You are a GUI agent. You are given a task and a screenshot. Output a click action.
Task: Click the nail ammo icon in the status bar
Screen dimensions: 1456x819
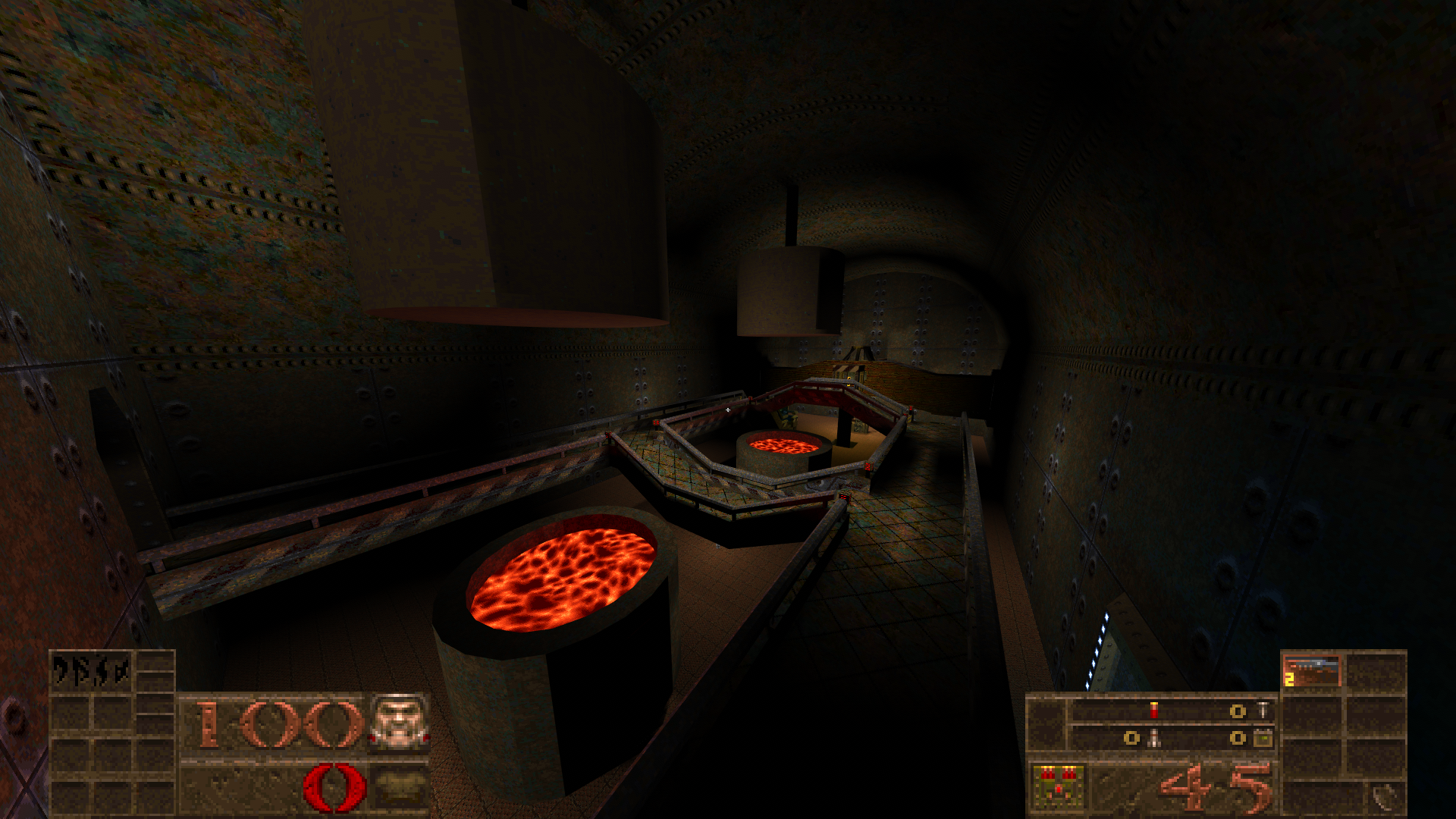1263,710
